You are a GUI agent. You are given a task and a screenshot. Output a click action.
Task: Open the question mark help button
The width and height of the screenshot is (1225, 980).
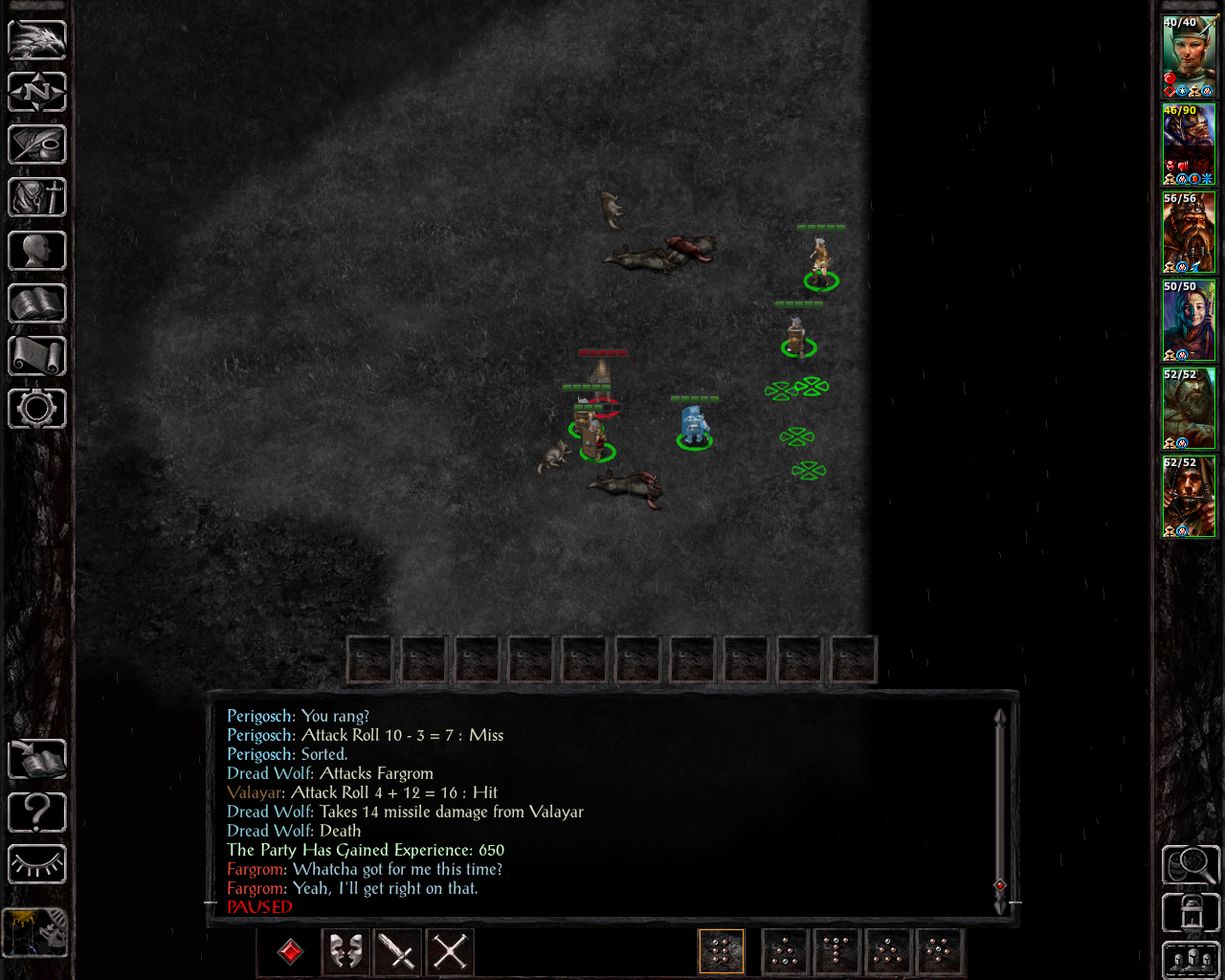[37, 813]
